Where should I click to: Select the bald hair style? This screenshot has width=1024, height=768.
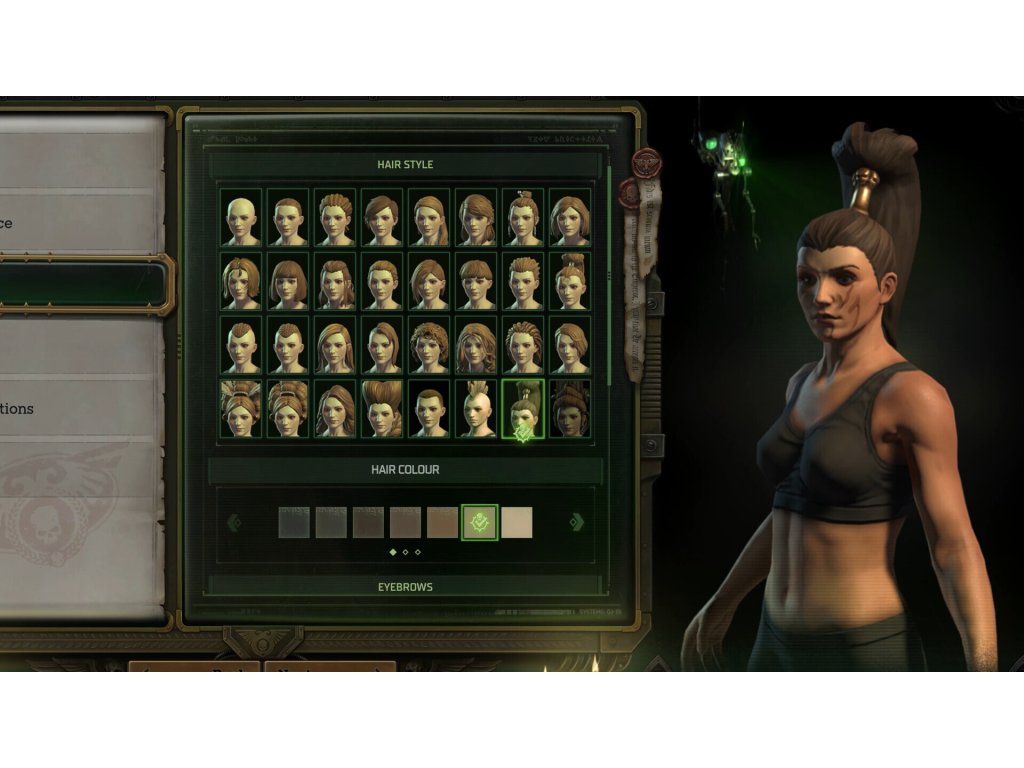[x=241, y=217]
